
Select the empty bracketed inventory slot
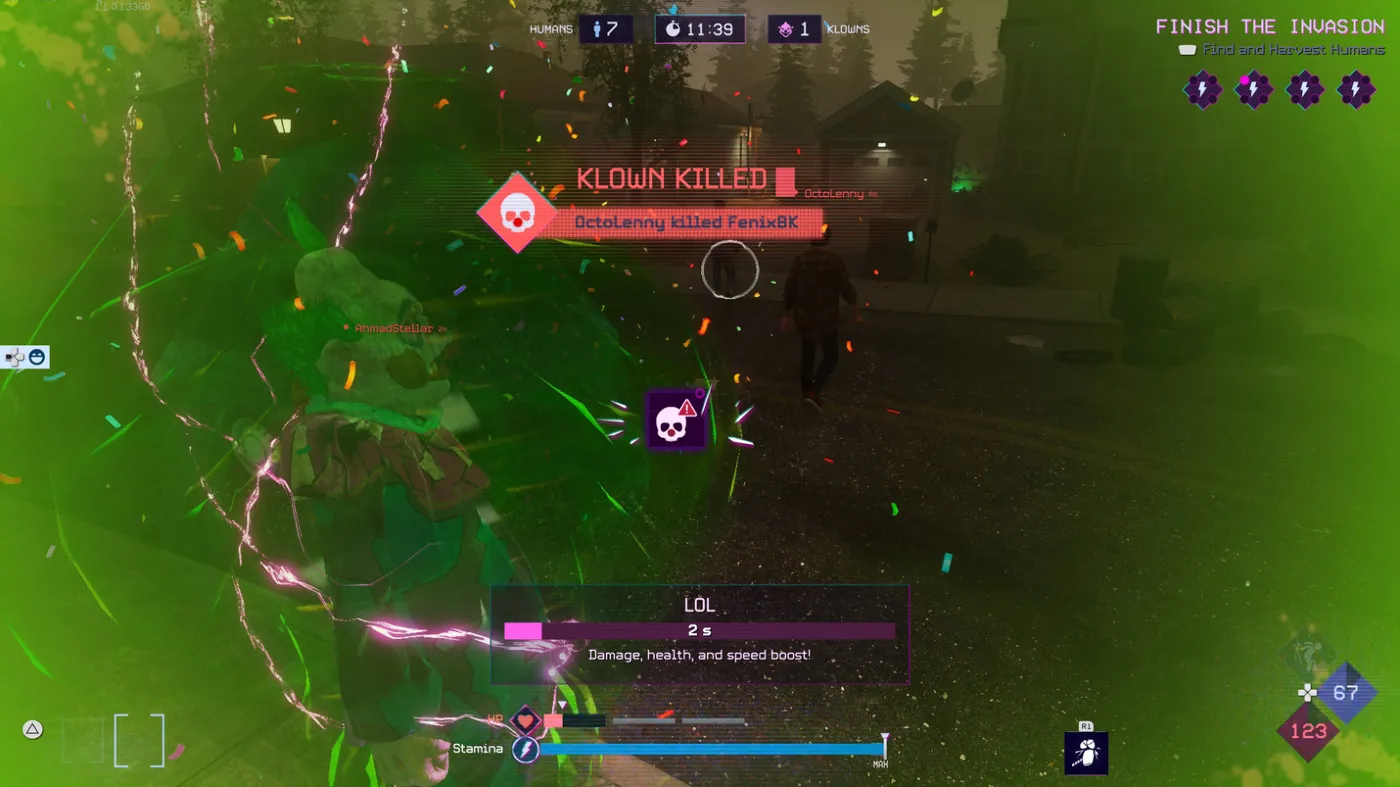(x=138, y=741)
